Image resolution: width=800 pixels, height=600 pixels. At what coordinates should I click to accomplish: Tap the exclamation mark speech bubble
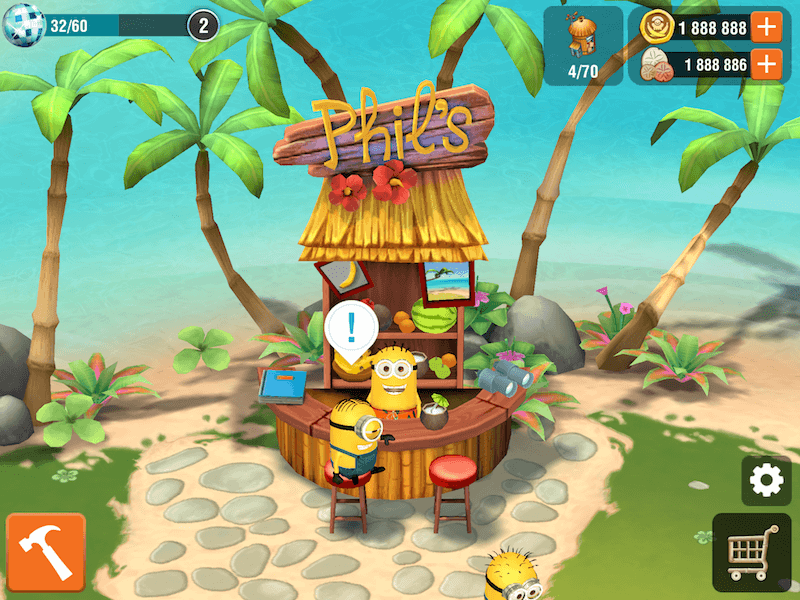(351, 327)
